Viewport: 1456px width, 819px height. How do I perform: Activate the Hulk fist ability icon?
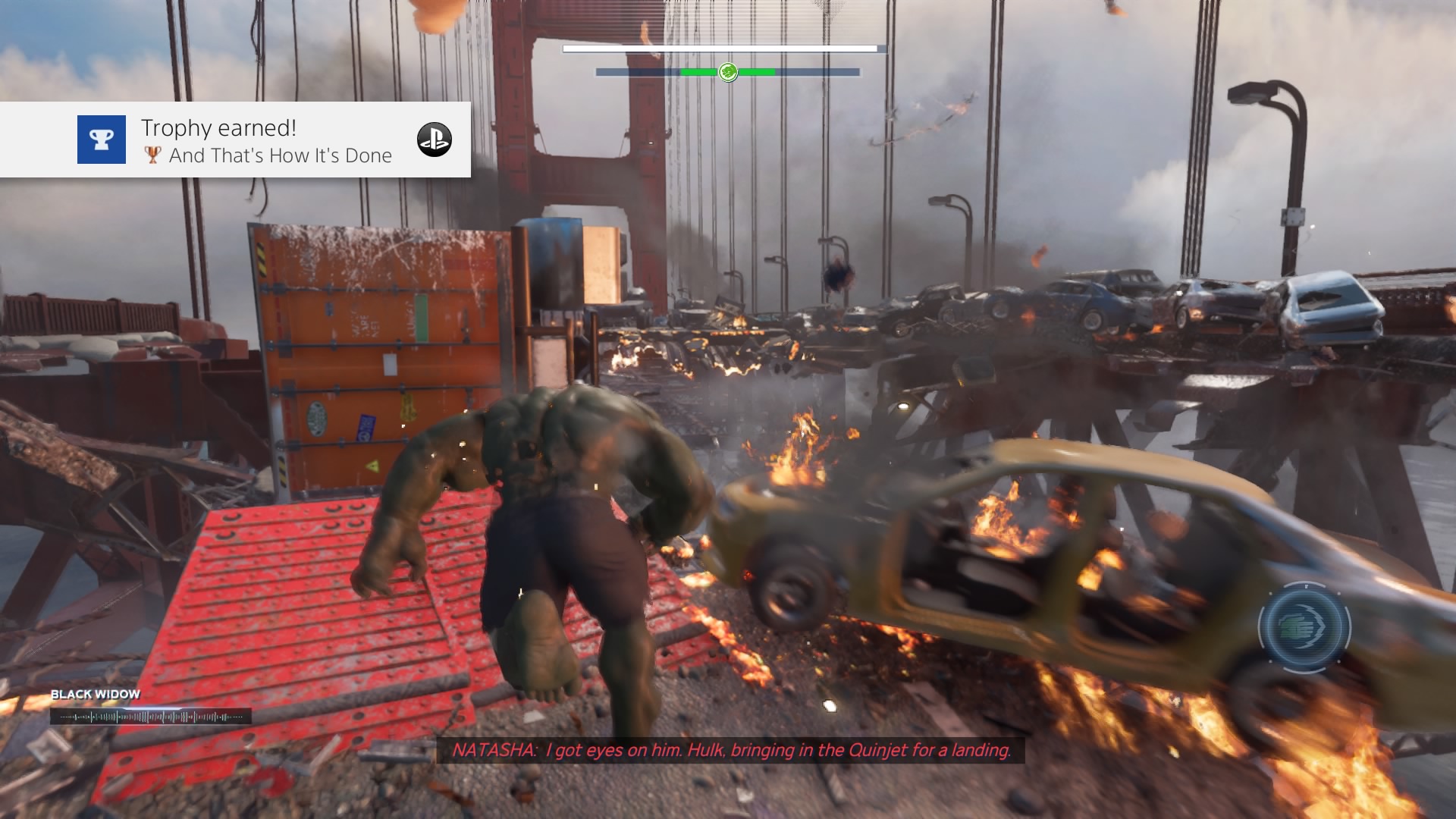(x=1304, y=628)
